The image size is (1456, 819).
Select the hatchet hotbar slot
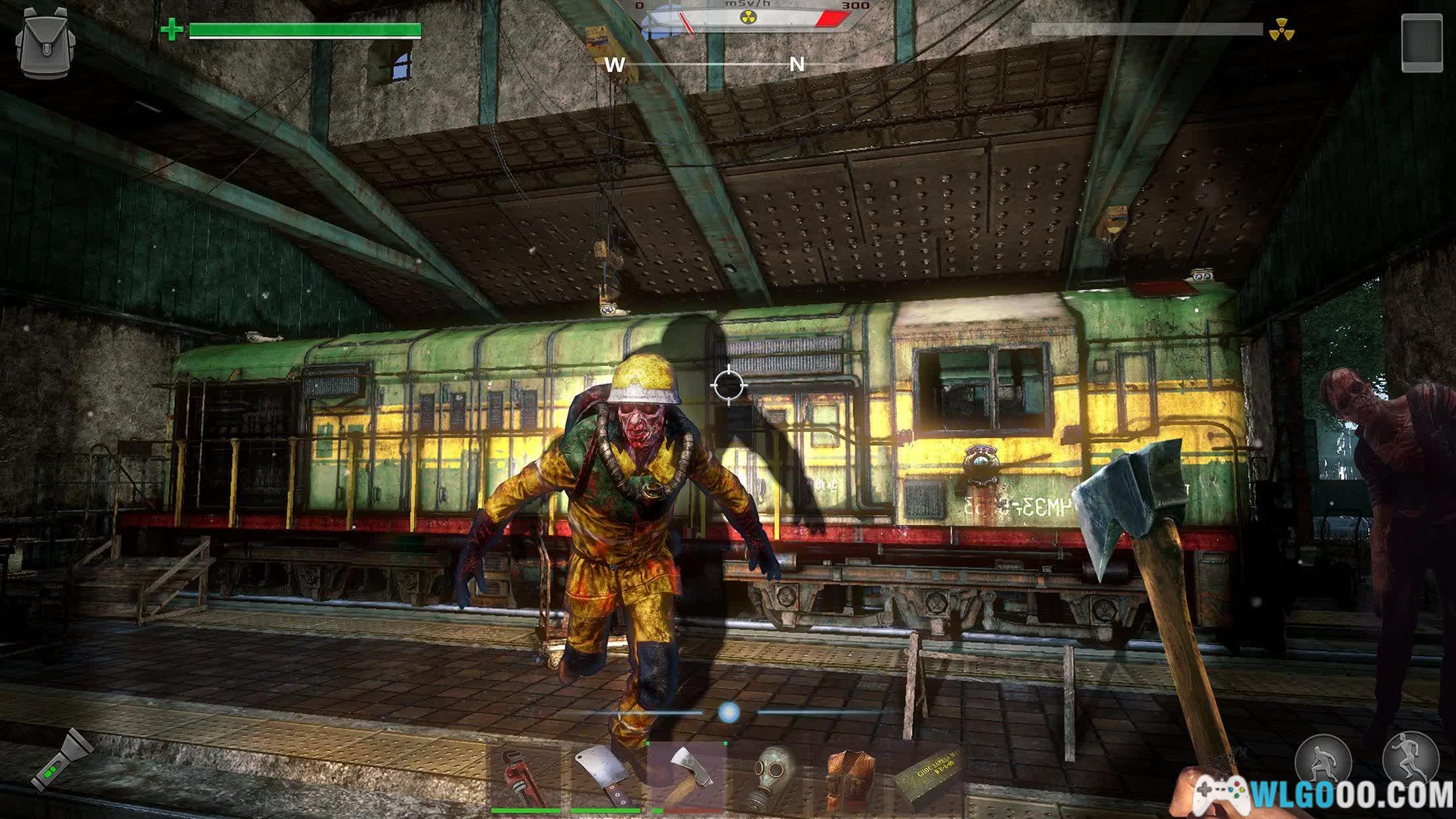coord(686,775)
